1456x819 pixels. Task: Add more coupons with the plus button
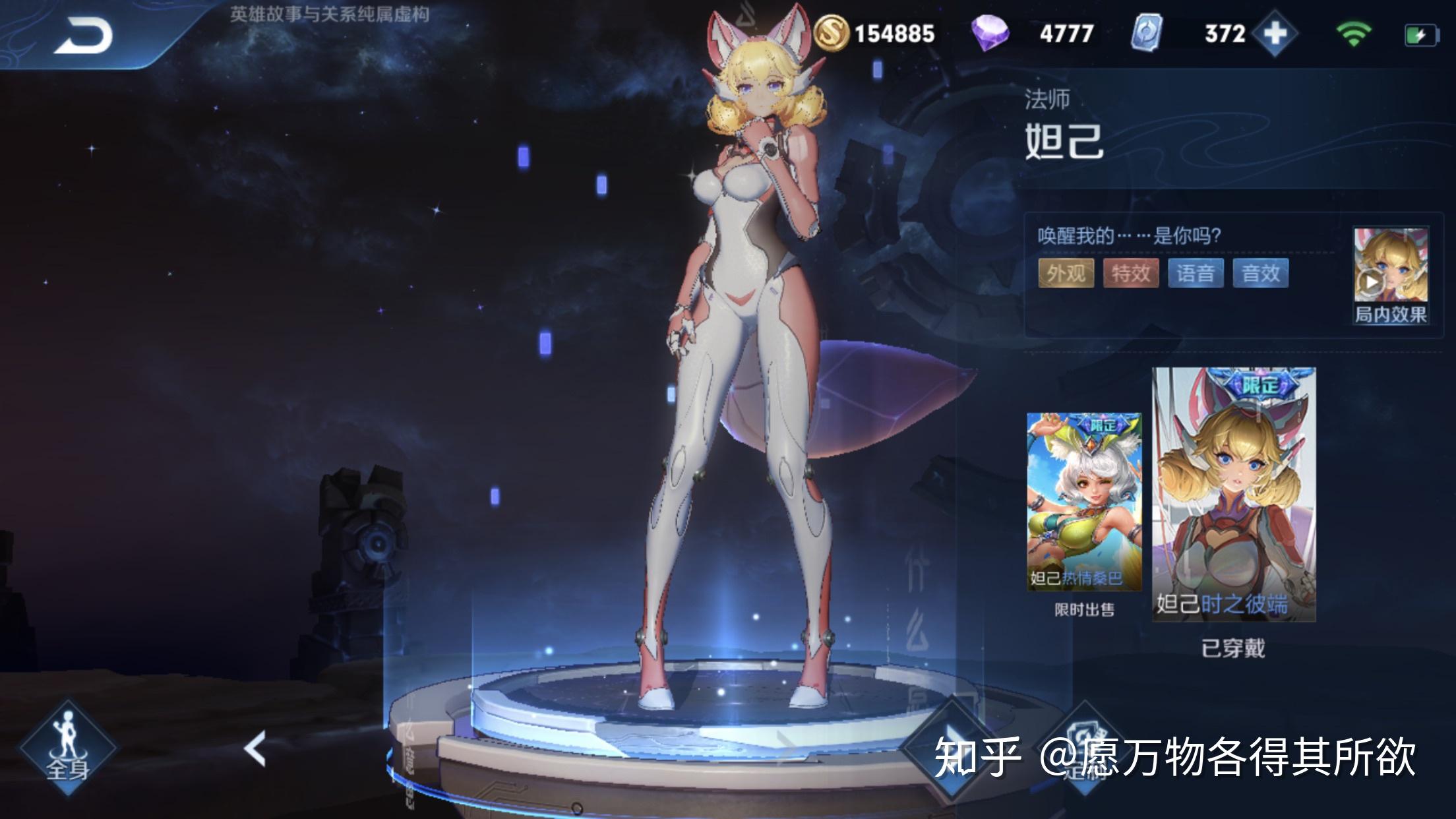tap(1275, 34)
